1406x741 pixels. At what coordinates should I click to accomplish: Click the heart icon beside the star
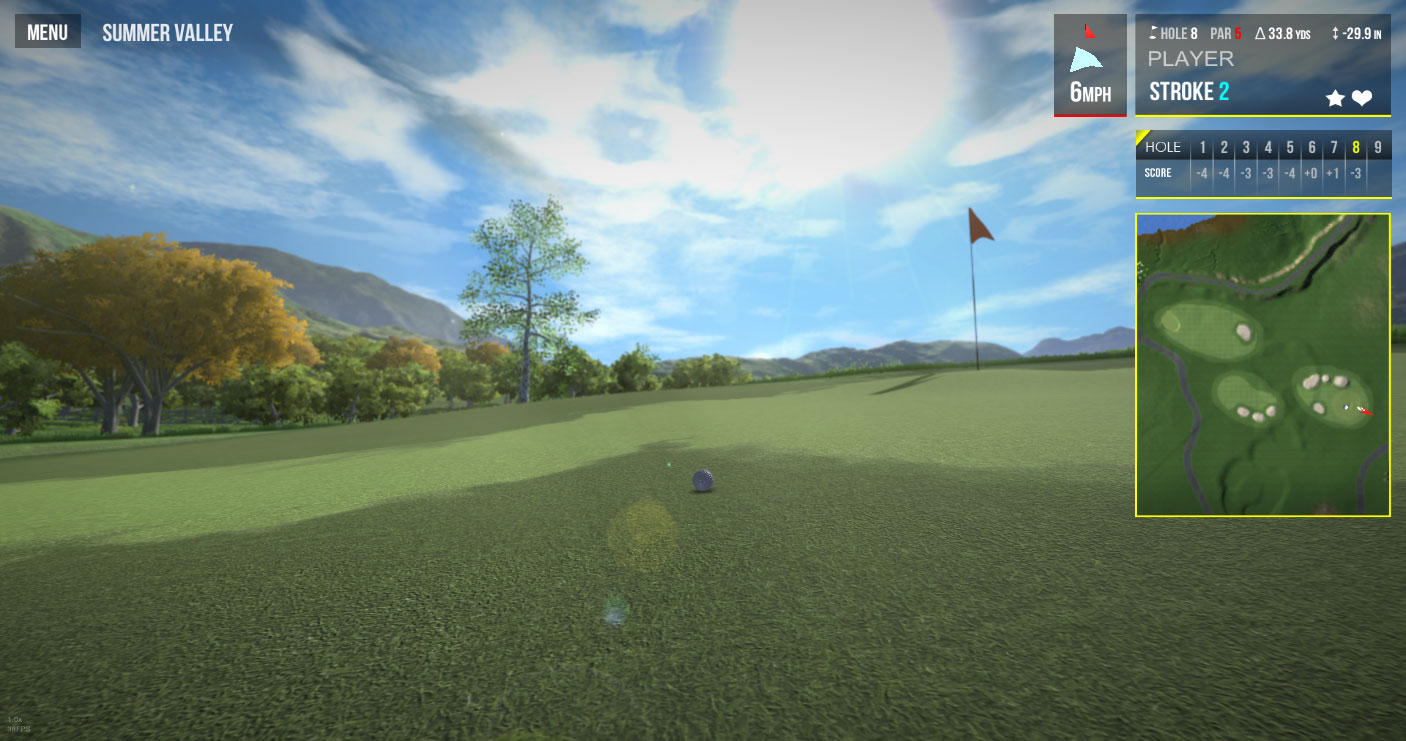(x=1362, y=98)
